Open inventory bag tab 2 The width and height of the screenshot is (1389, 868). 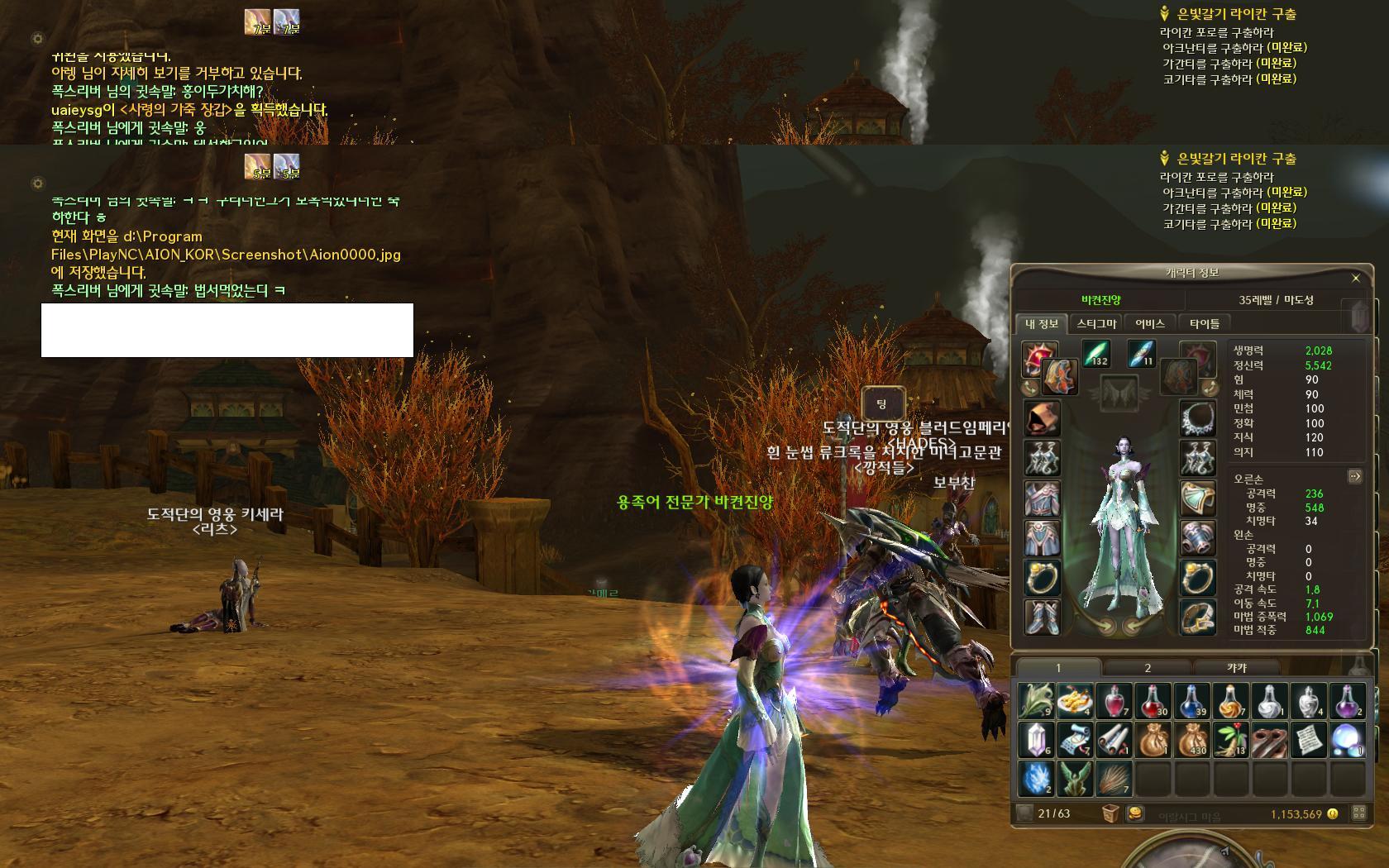[x=1147, y=667]
